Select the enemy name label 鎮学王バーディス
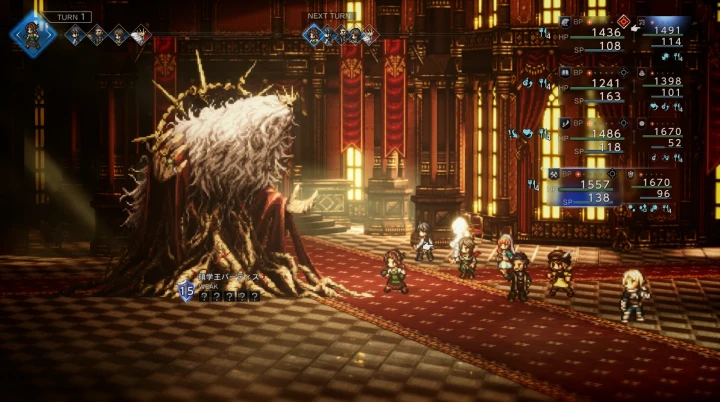This screenshot has width=720, height=402. (x=226, y=277)
